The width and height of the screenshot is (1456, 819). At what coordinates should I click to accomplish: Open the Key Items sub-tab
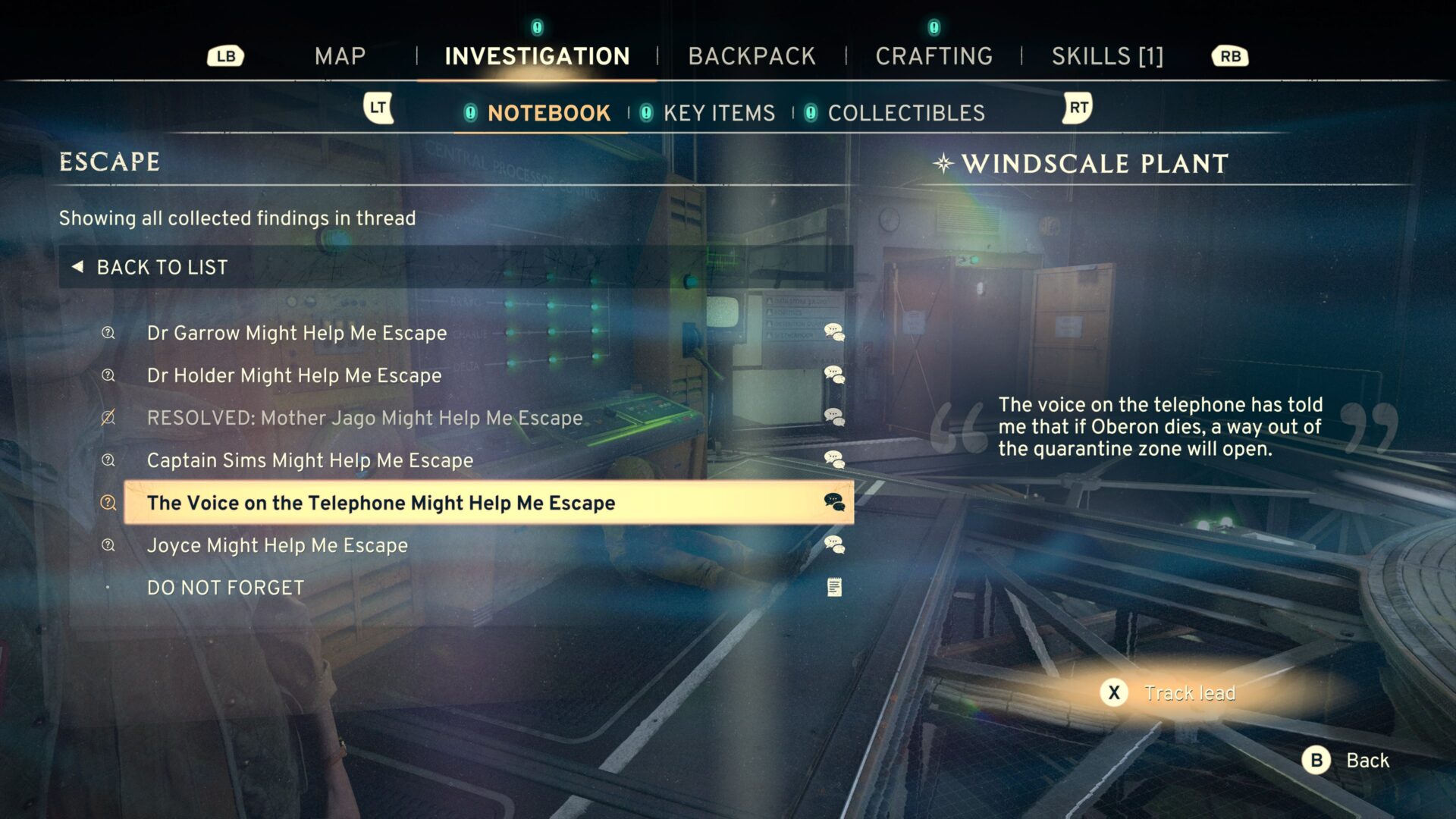tap(719, 113)
